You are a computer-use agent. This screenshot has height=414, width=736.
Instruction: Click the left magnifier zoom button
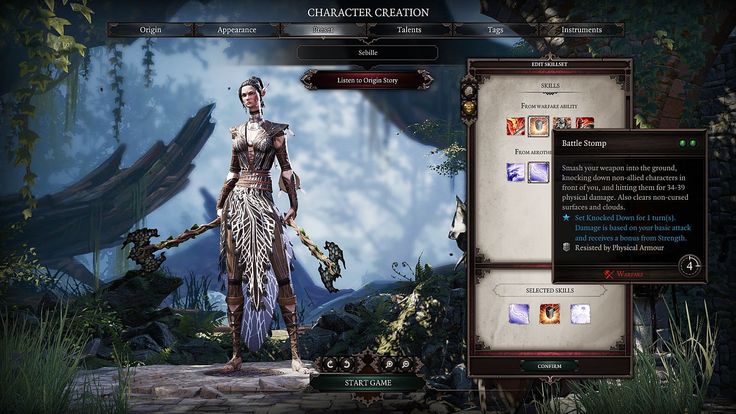coord(386,364)
